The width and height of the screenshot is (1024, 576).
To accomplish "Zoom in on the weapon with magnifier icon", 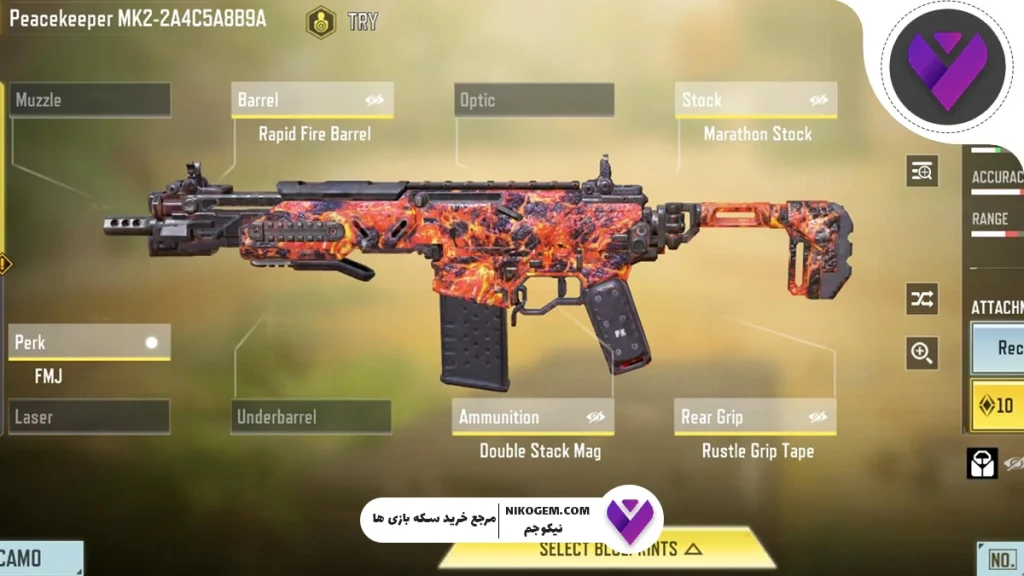I will coord(921,352).
